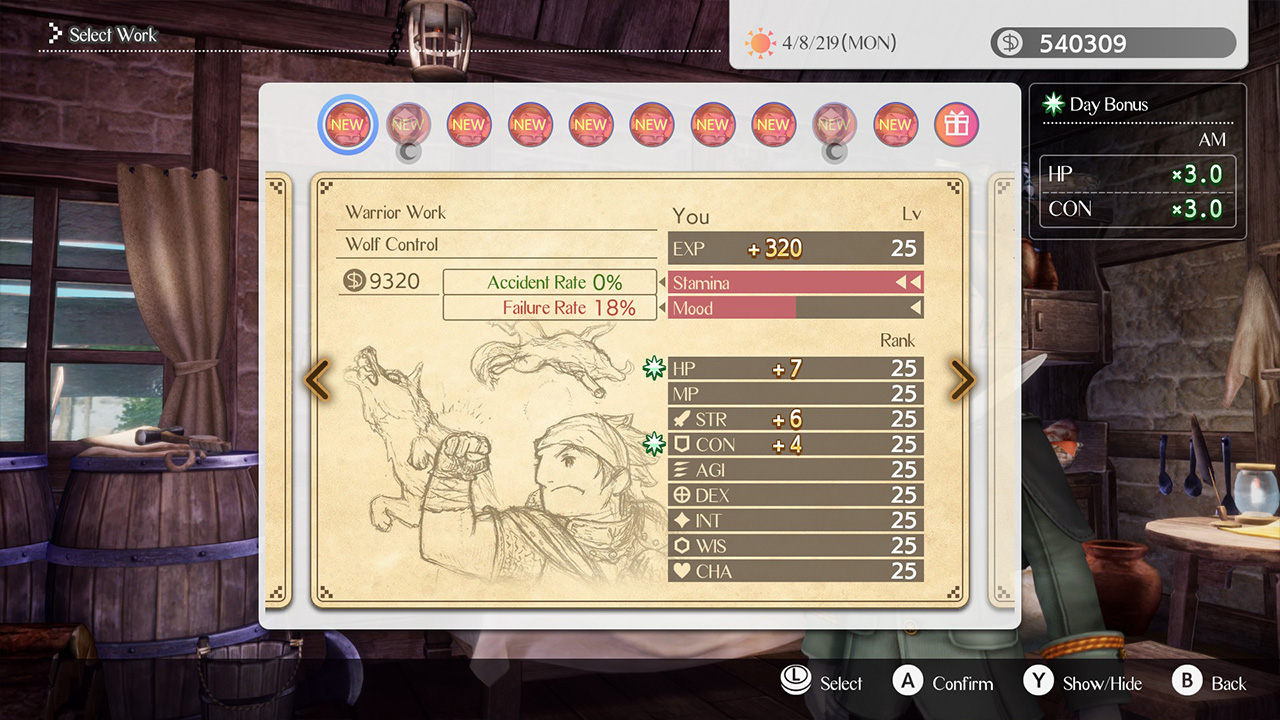Toggle the grayed second work medallion
This screenshot has height=720, width=1280.
408,124
